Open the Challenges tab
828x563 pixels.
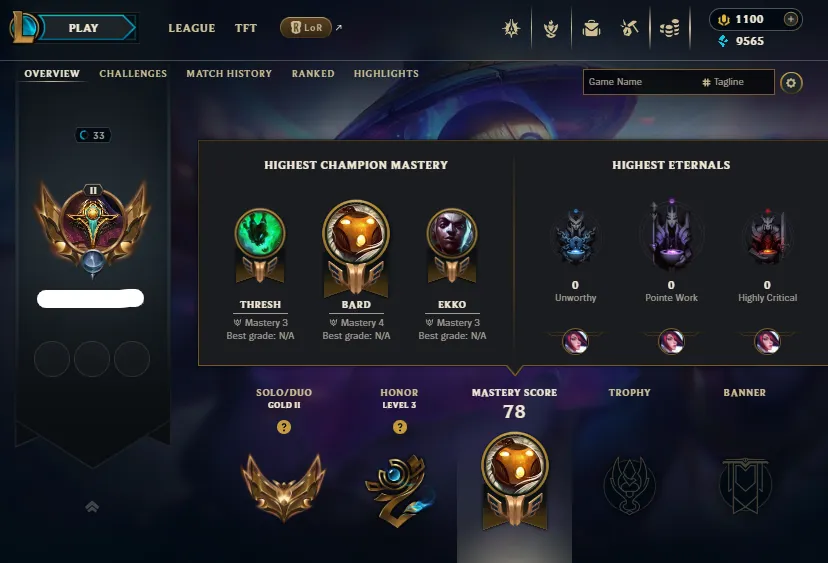click(x=133, y=74)
